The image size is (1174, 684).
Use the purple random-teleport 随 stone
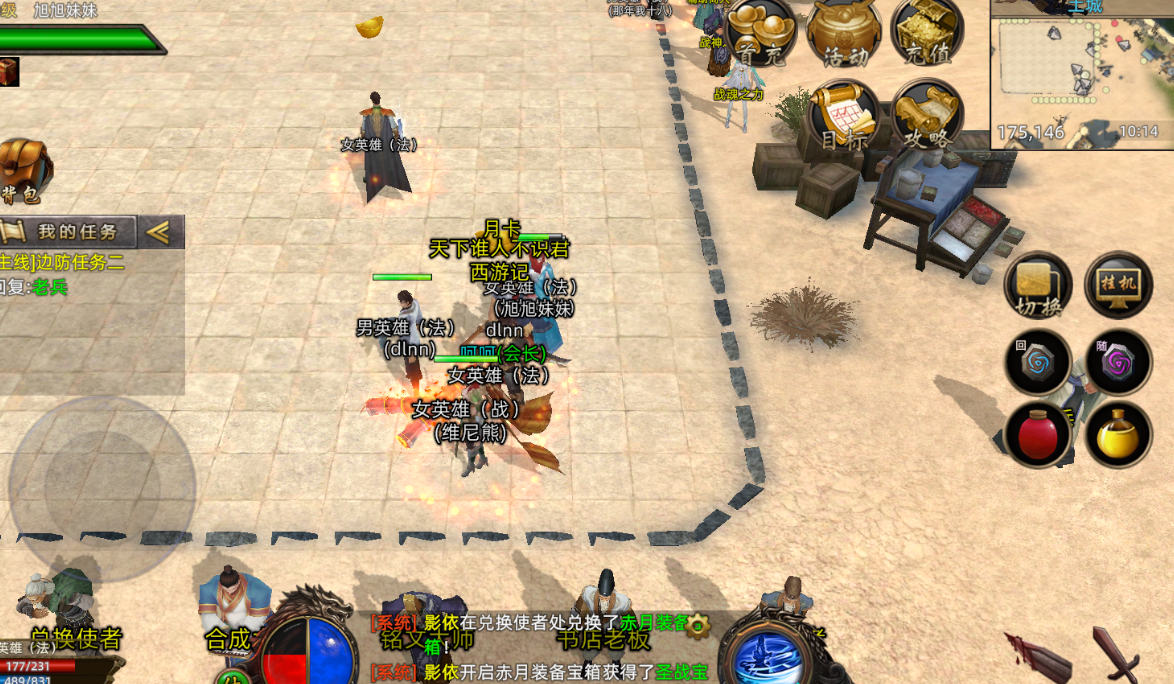pyautogui.click(x=1118, y=362)
